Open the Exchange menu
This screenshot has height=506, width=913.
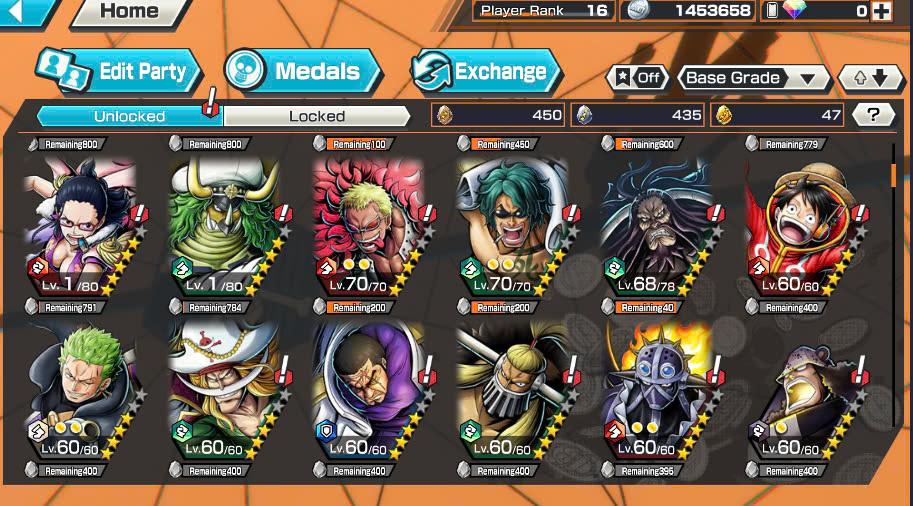pyautogui.click(x=486, y=71)
